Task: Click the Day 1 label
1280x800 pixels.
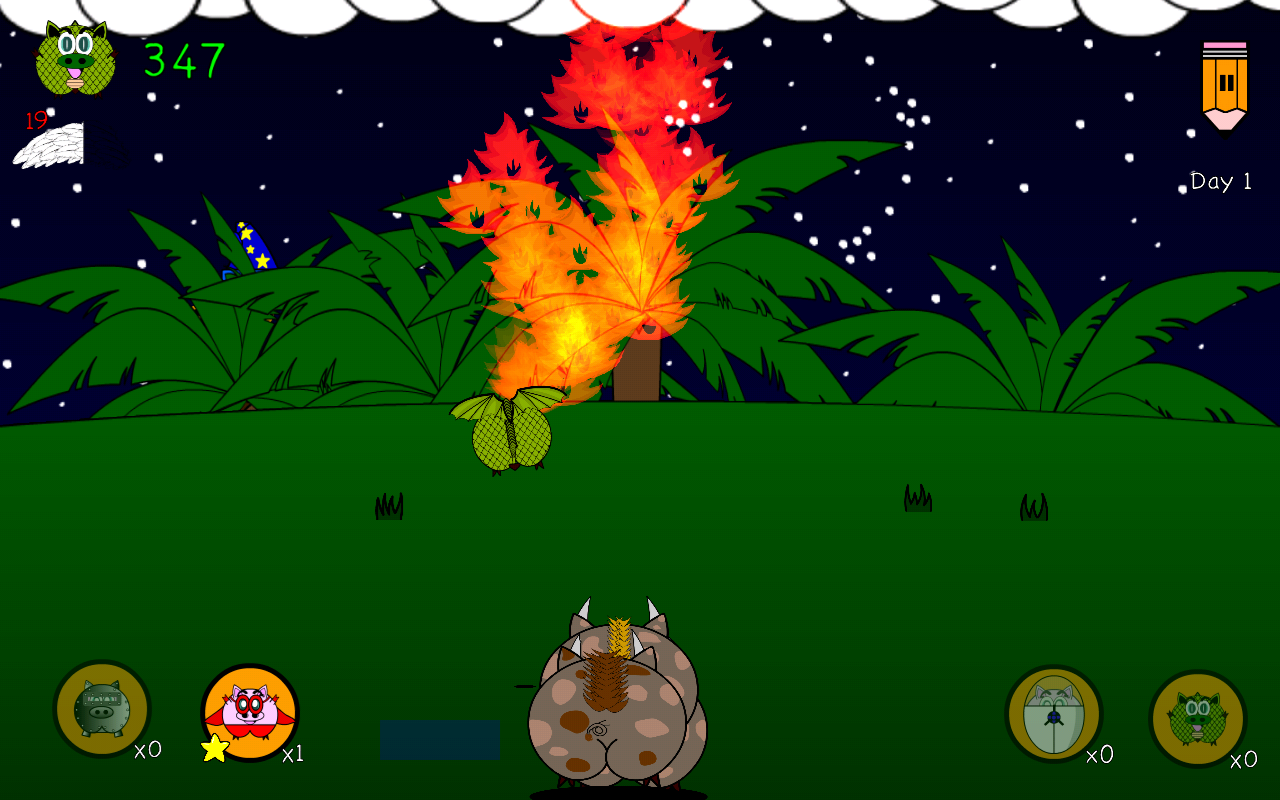Action: pos(1218,181)
